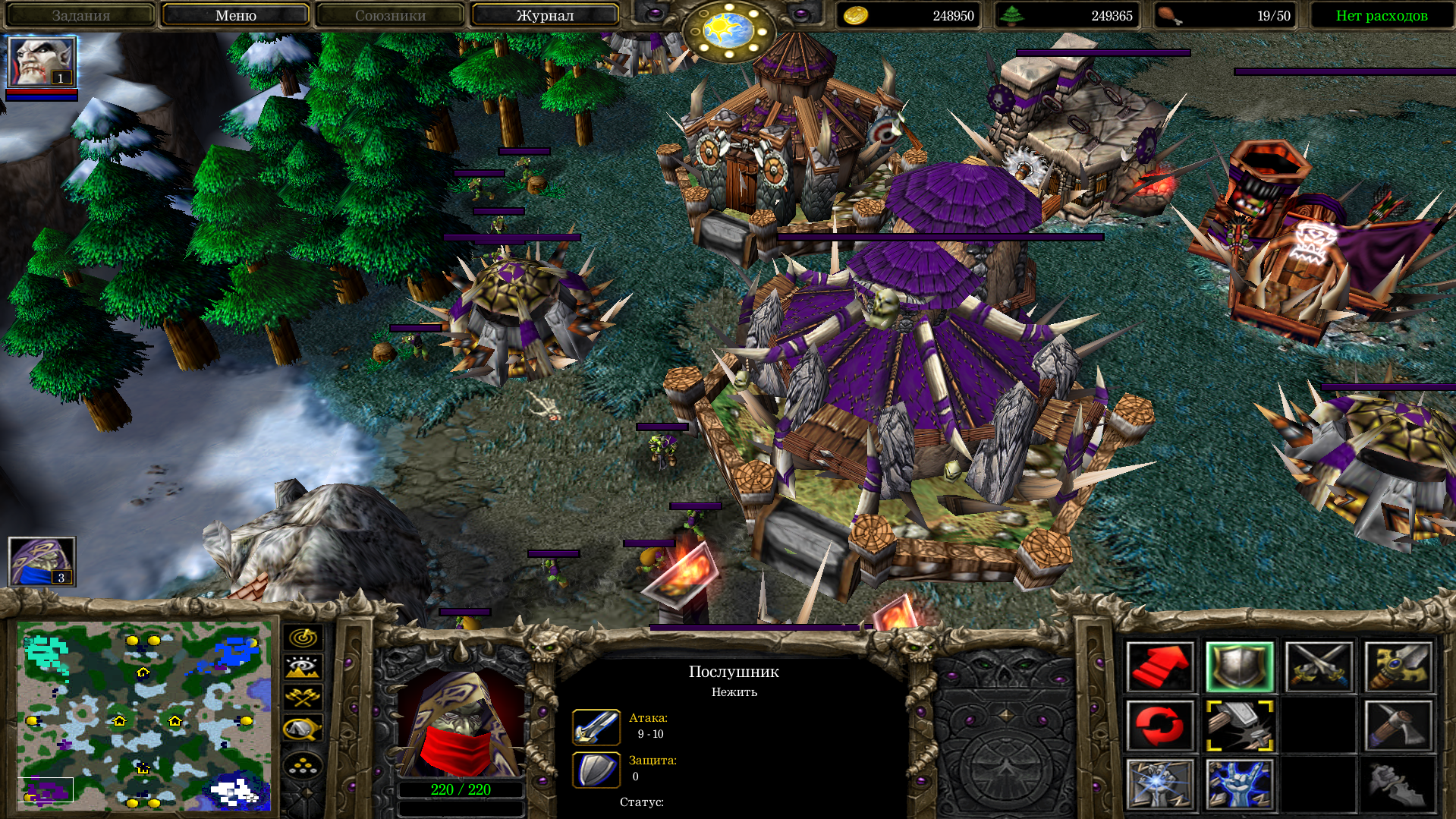
Task: Select idle workers via hooded acolyte icon
Action: [41, 561]
